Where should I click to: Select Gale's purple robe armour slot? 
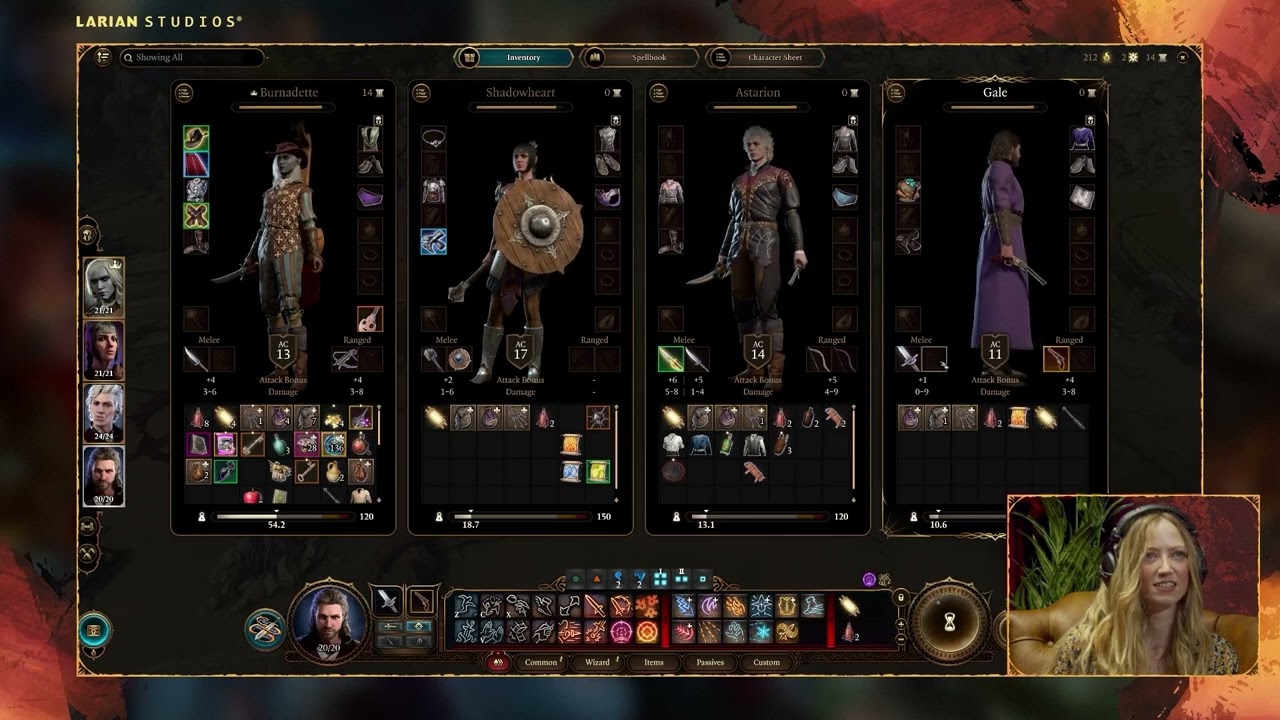[1082, 138]
